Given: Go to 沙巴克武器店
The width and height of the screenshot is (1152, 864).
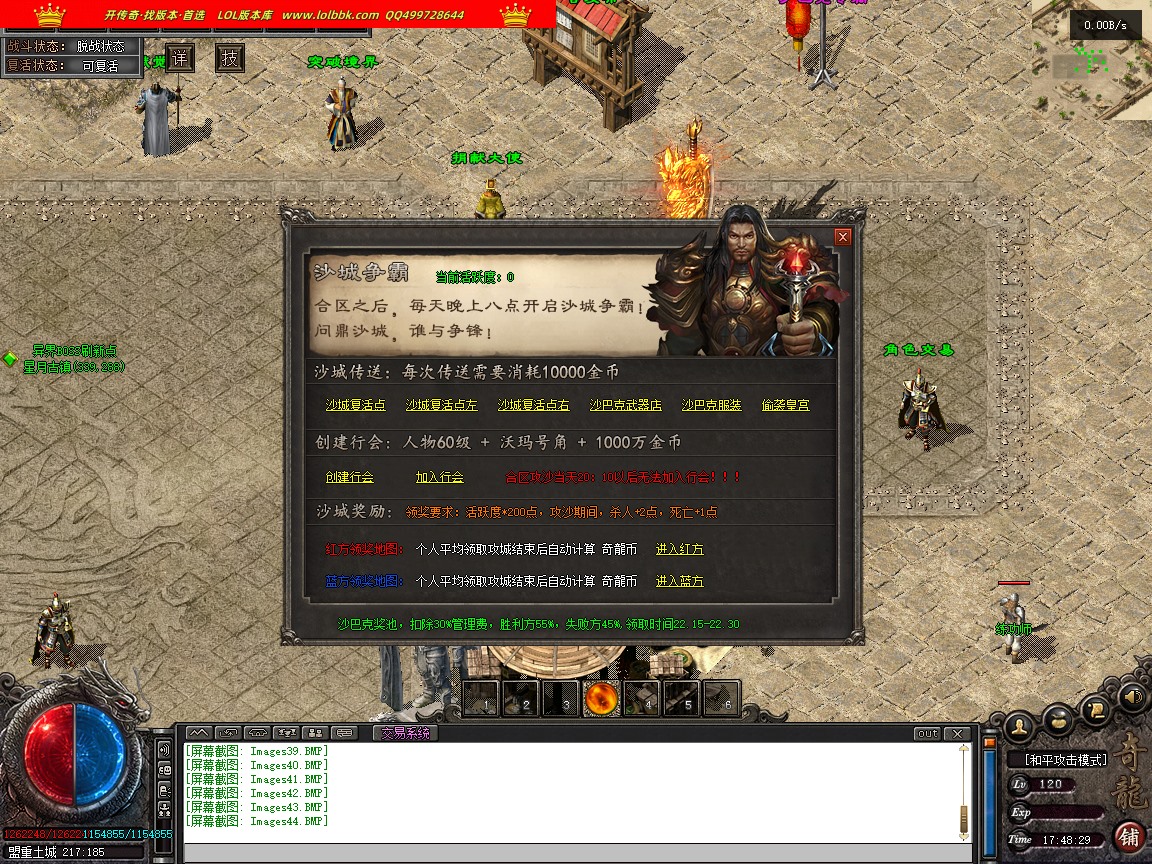Looking at the screenshot, I should tap(625, 405).
